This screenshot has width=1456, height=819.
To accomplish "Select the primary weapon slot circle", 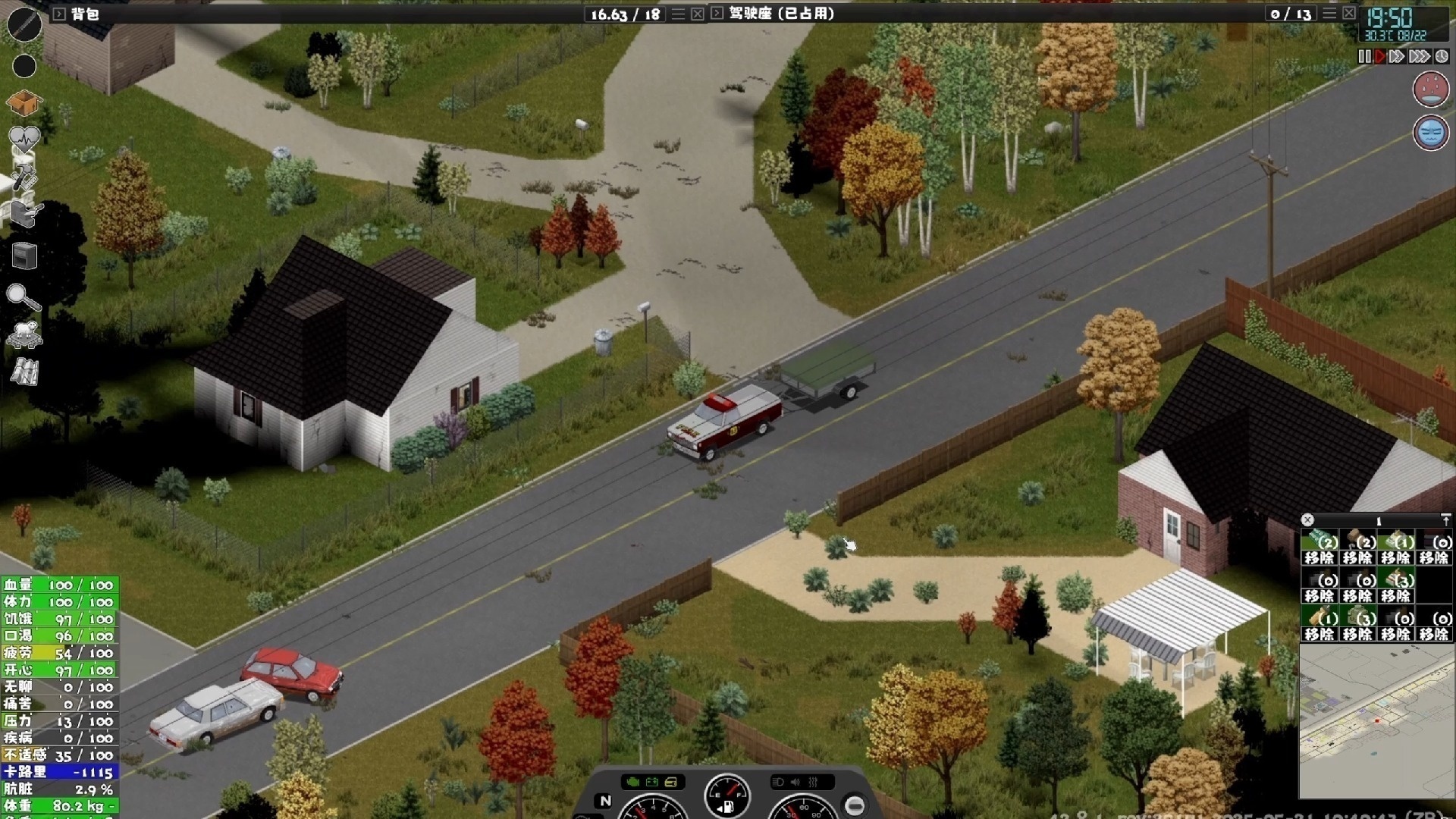I will click(x=24, y=24).
